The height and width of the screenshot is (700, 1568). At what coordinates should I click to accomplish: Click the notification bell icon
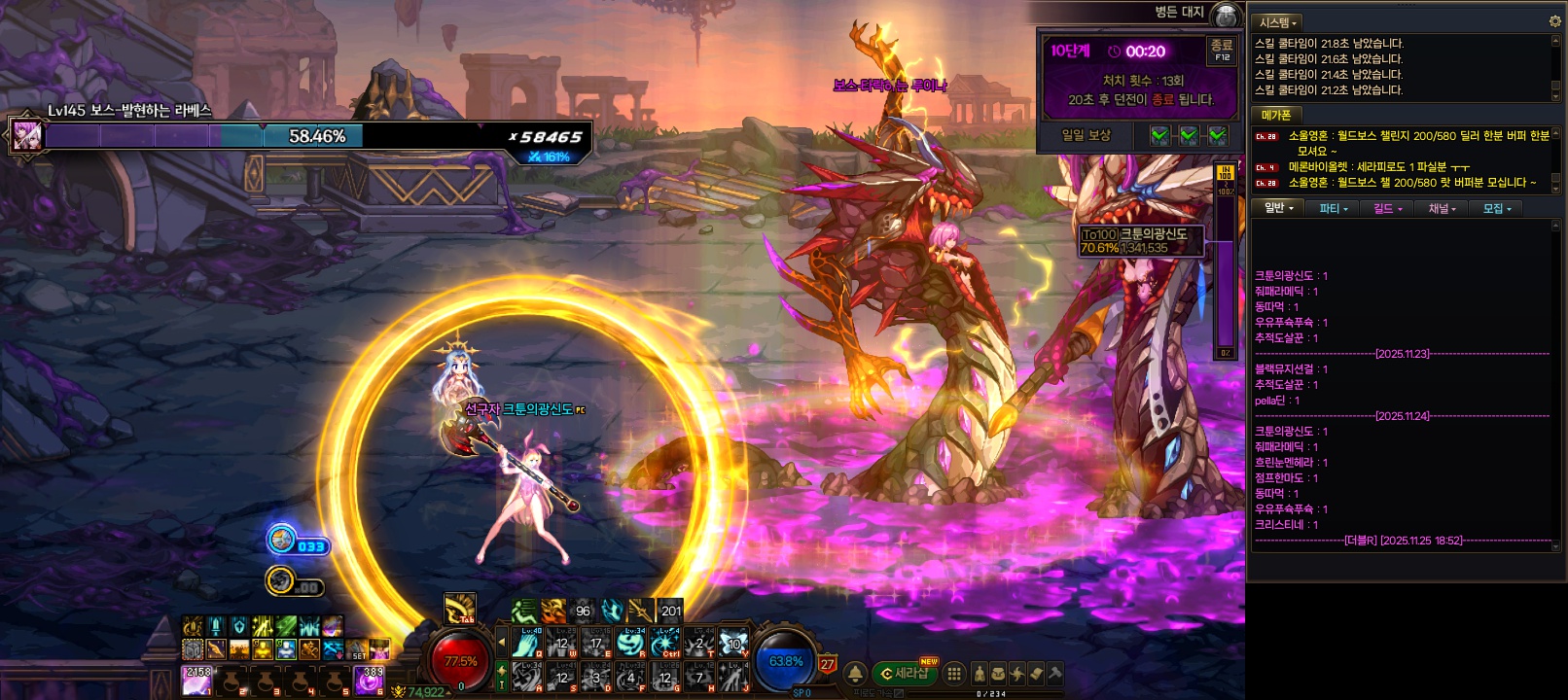click(855, 673)
